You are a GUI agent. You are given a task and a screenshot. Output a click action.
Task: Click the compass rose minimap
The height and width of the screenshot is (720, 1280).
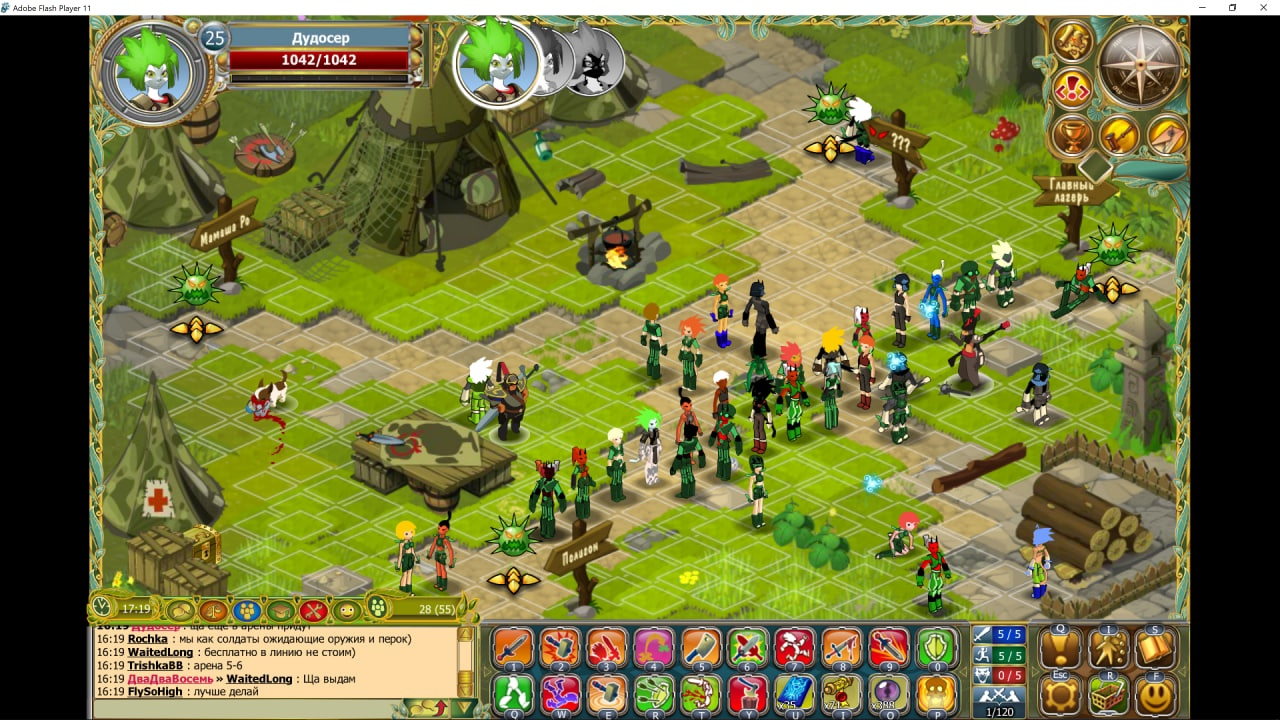coord(1139,65)
